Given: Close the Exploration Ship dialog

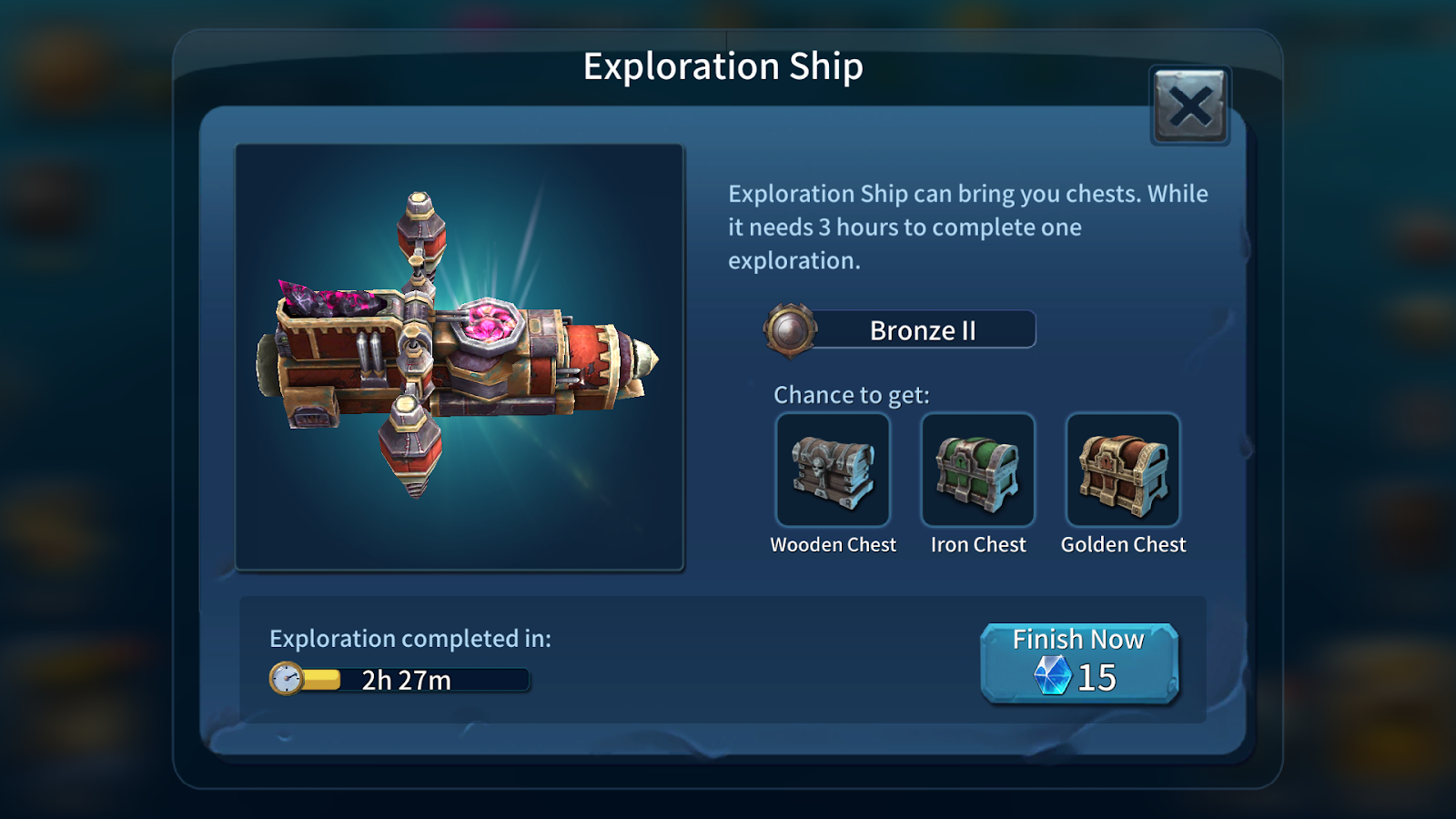Looking at the screenshot, I should pos(1190,106).
